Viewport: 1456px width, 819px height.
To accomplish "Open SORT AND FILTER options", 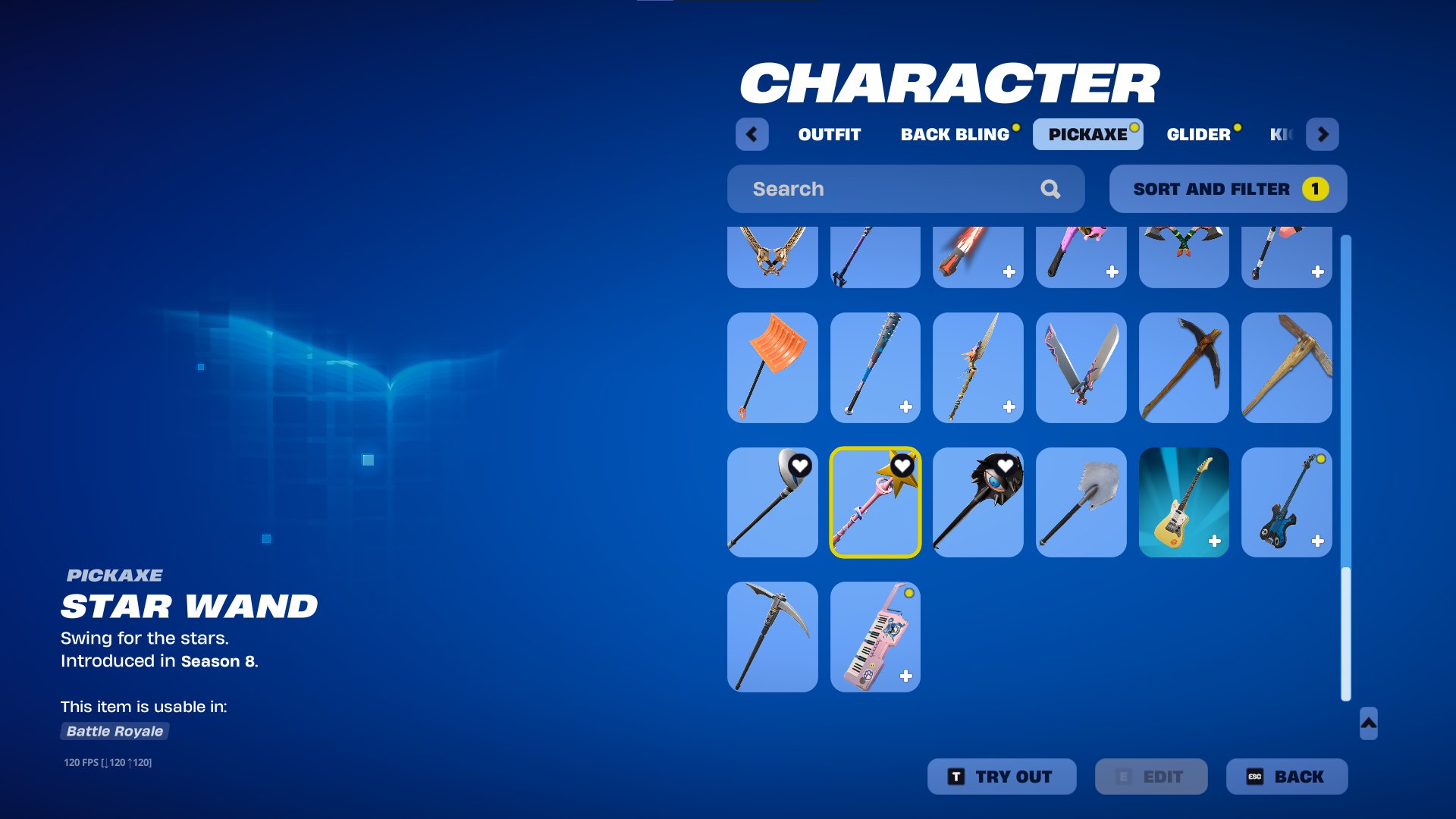I will tap(1227, 189).
